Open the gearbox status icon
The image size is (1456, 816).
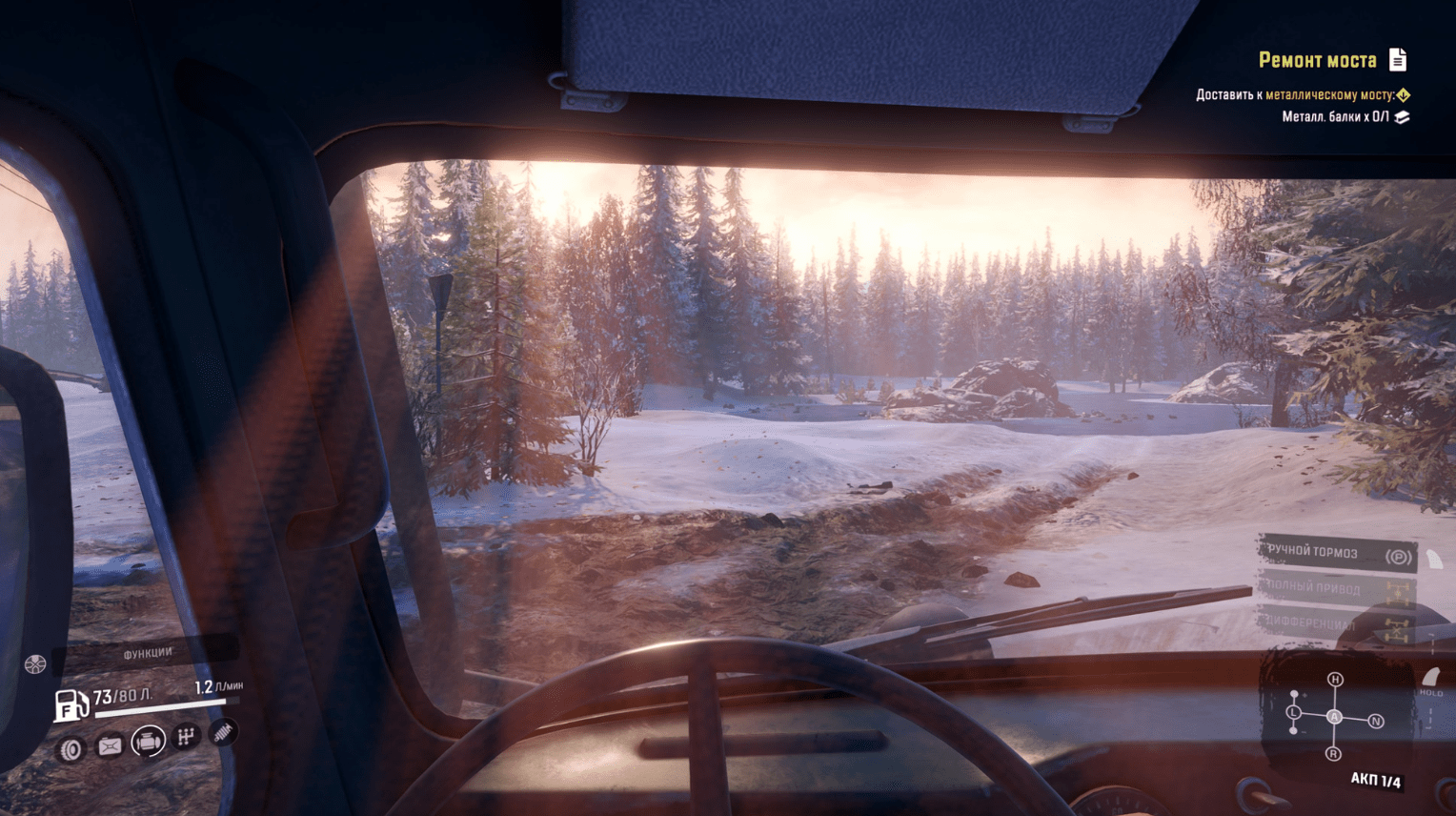pos(186,737)
